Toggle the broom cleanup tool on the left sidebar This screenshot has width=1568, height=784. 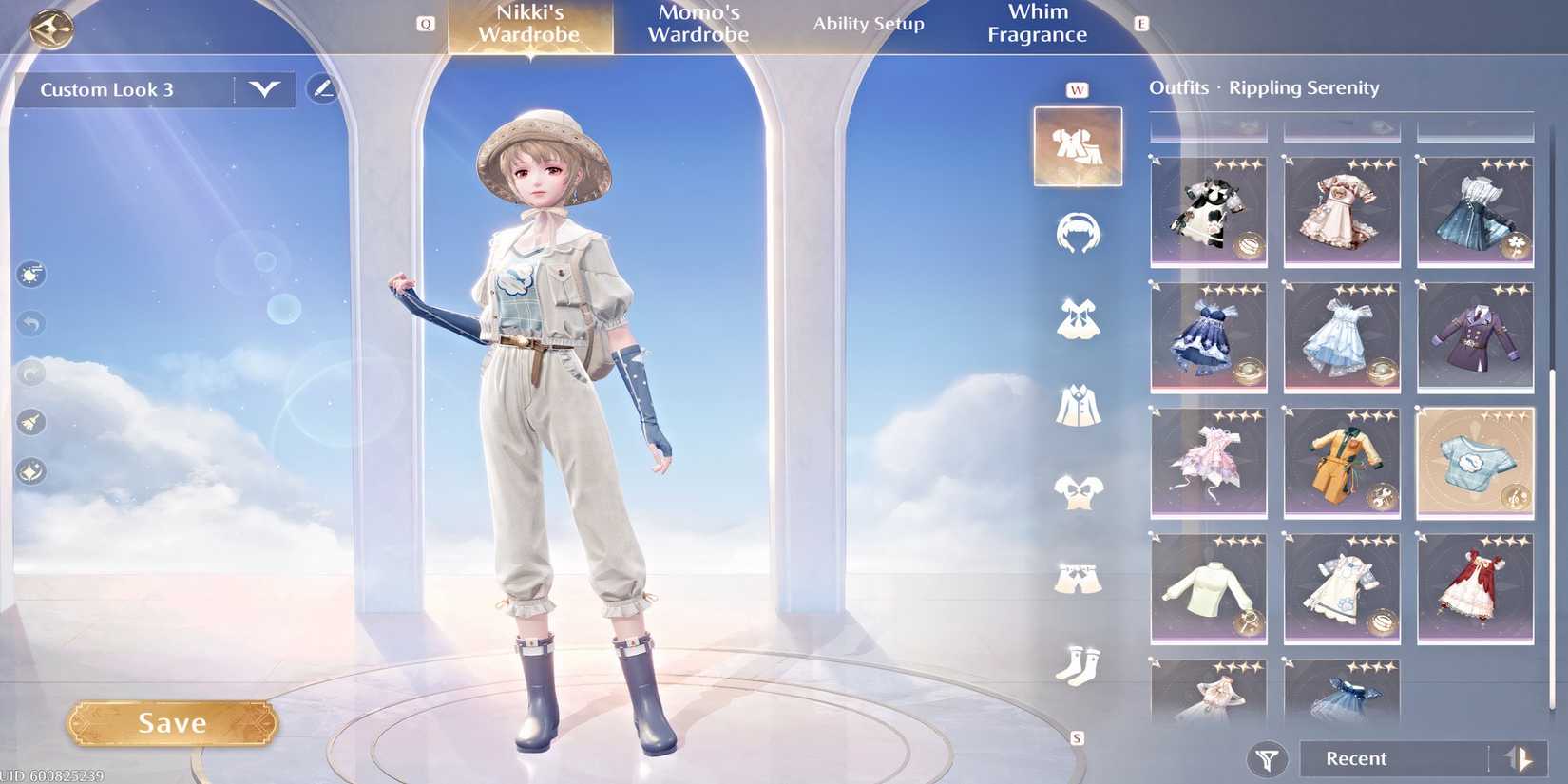(29, 423)
